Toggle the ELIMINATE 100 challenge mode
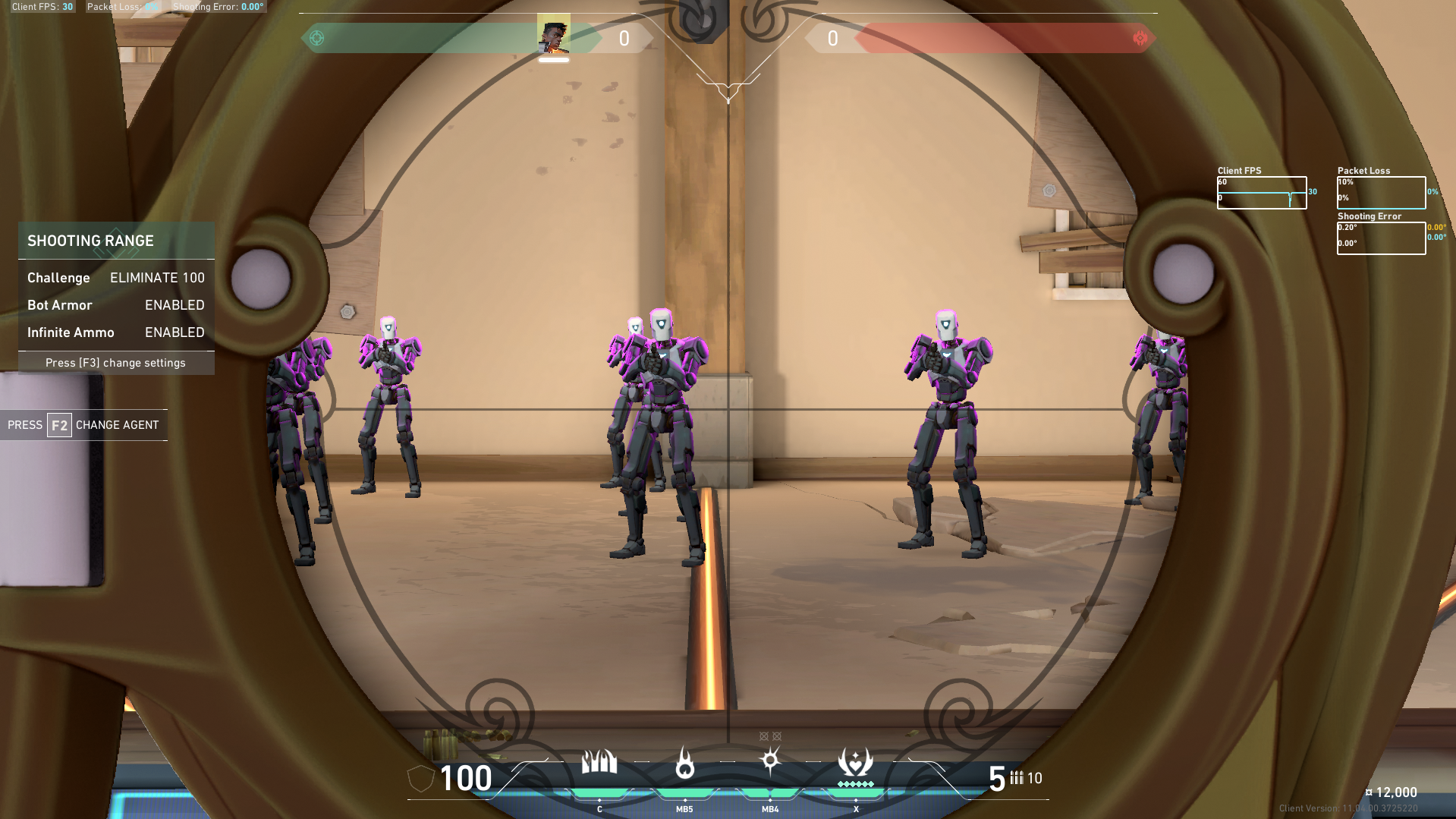This screenshot has width=1456, height=819. point(156,278)
